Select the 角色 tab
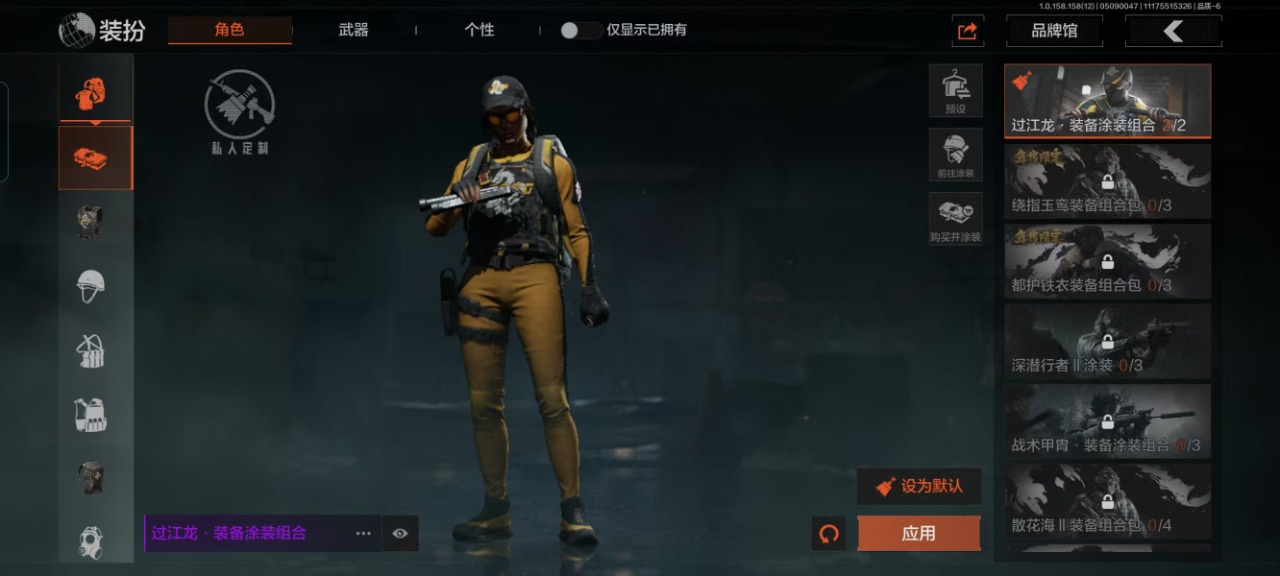 229,30
